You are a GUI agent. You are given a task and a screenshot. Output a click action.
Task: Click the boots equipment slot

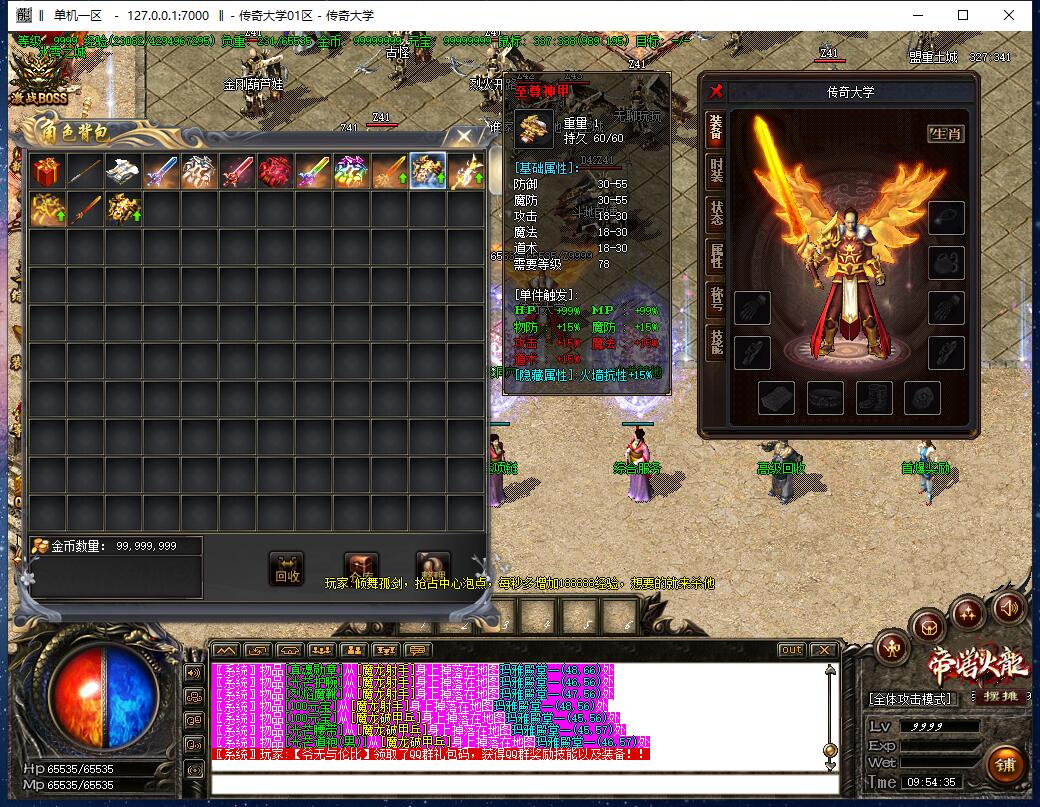click(874, 398)
